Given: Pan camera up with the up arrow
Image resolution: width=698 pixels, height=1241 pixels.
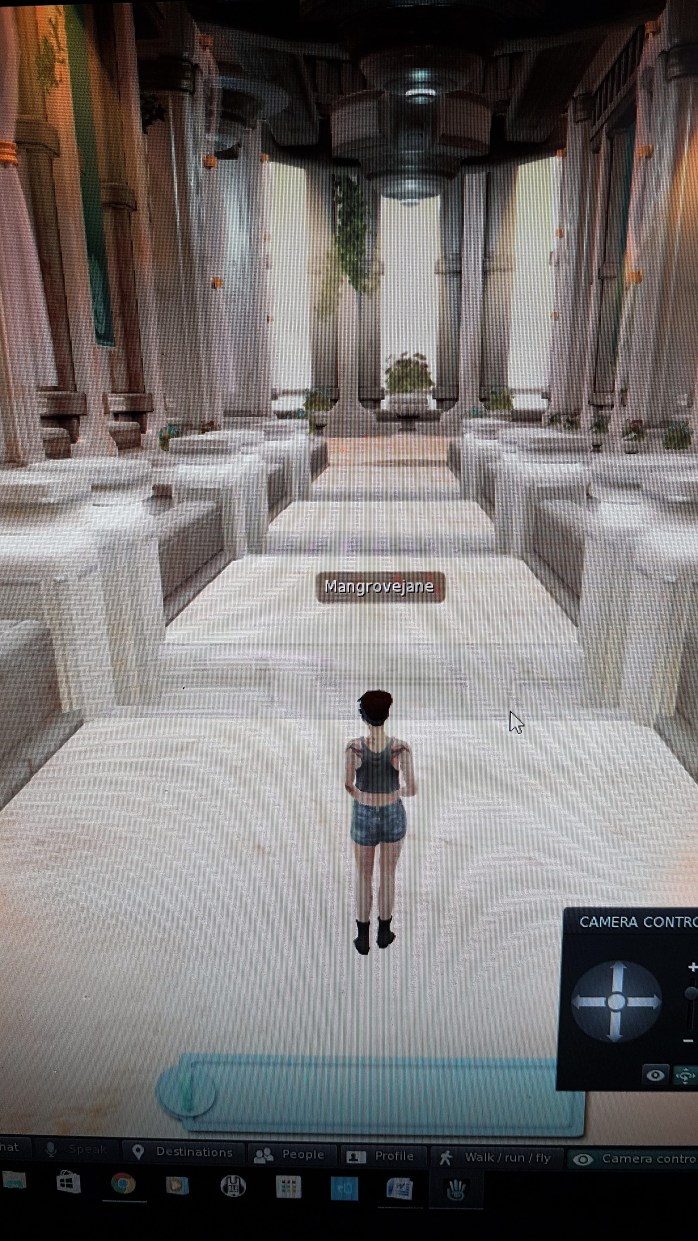Looking at the screenshot, I should pyautogui.click(x=616, y=973).
